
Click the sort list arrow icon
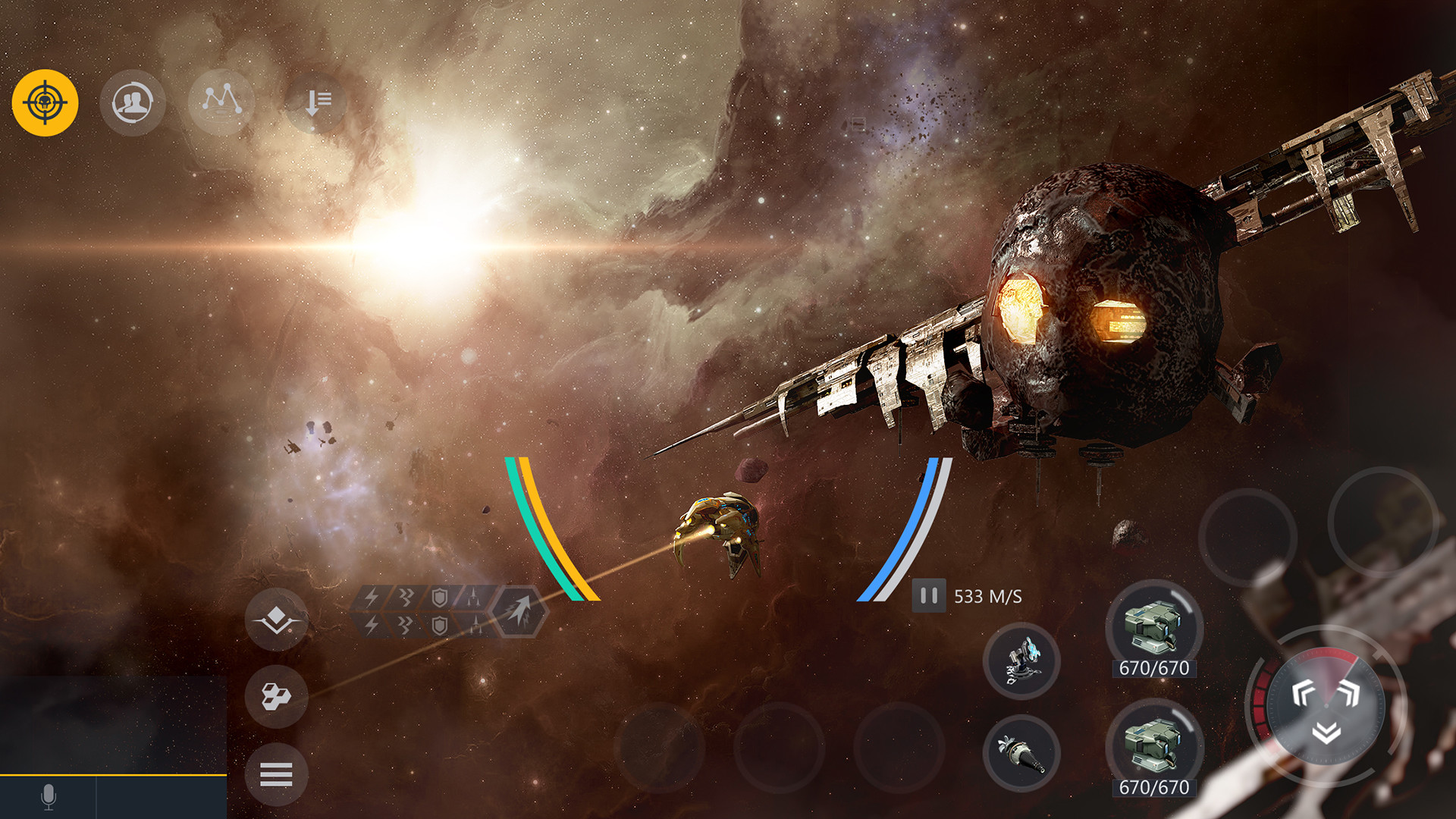click(x=318, y=104)
